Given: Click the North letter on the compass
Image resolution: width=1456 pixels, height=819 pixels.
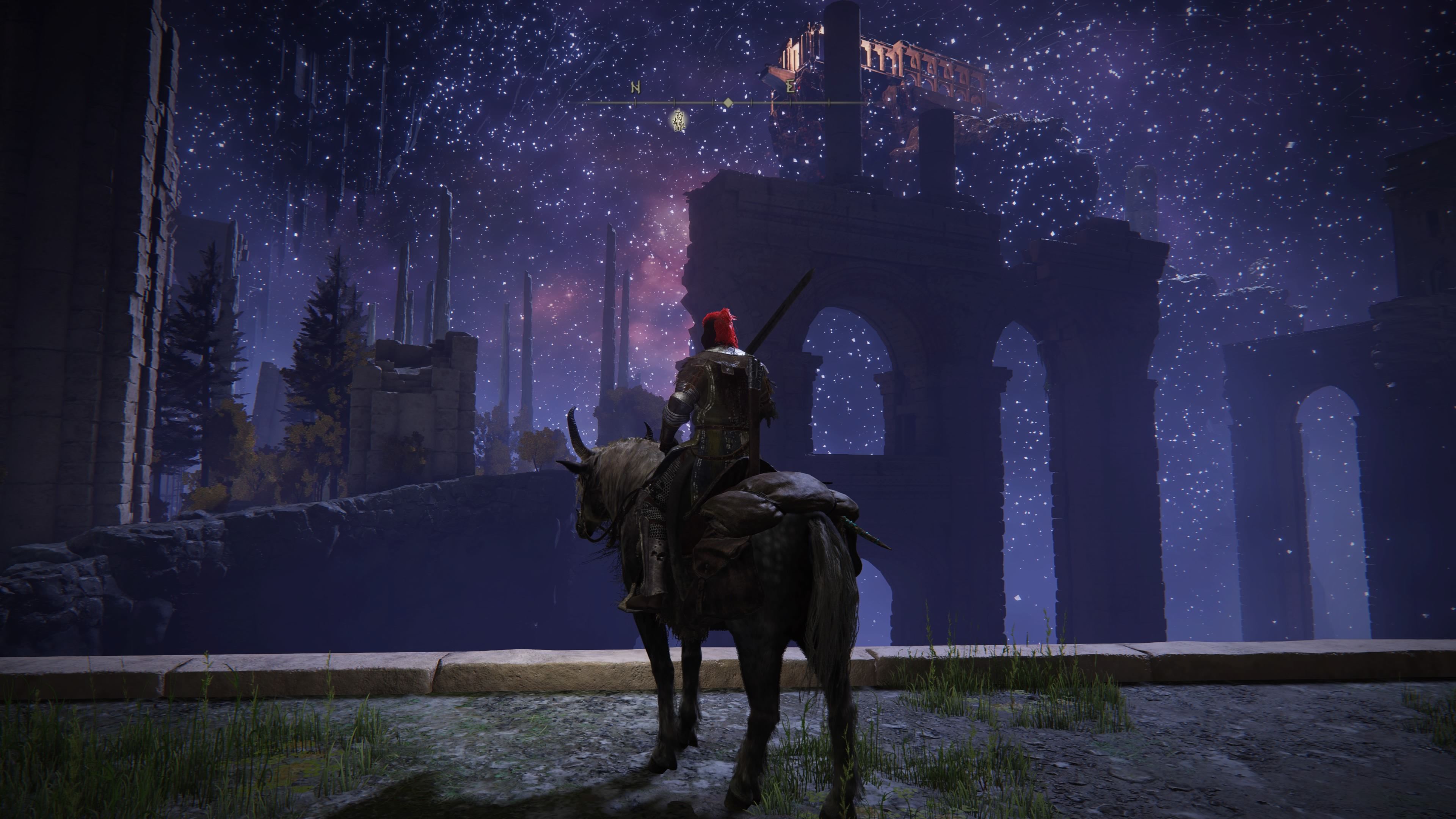Looking at the screenshot, I should coord(635,88).
